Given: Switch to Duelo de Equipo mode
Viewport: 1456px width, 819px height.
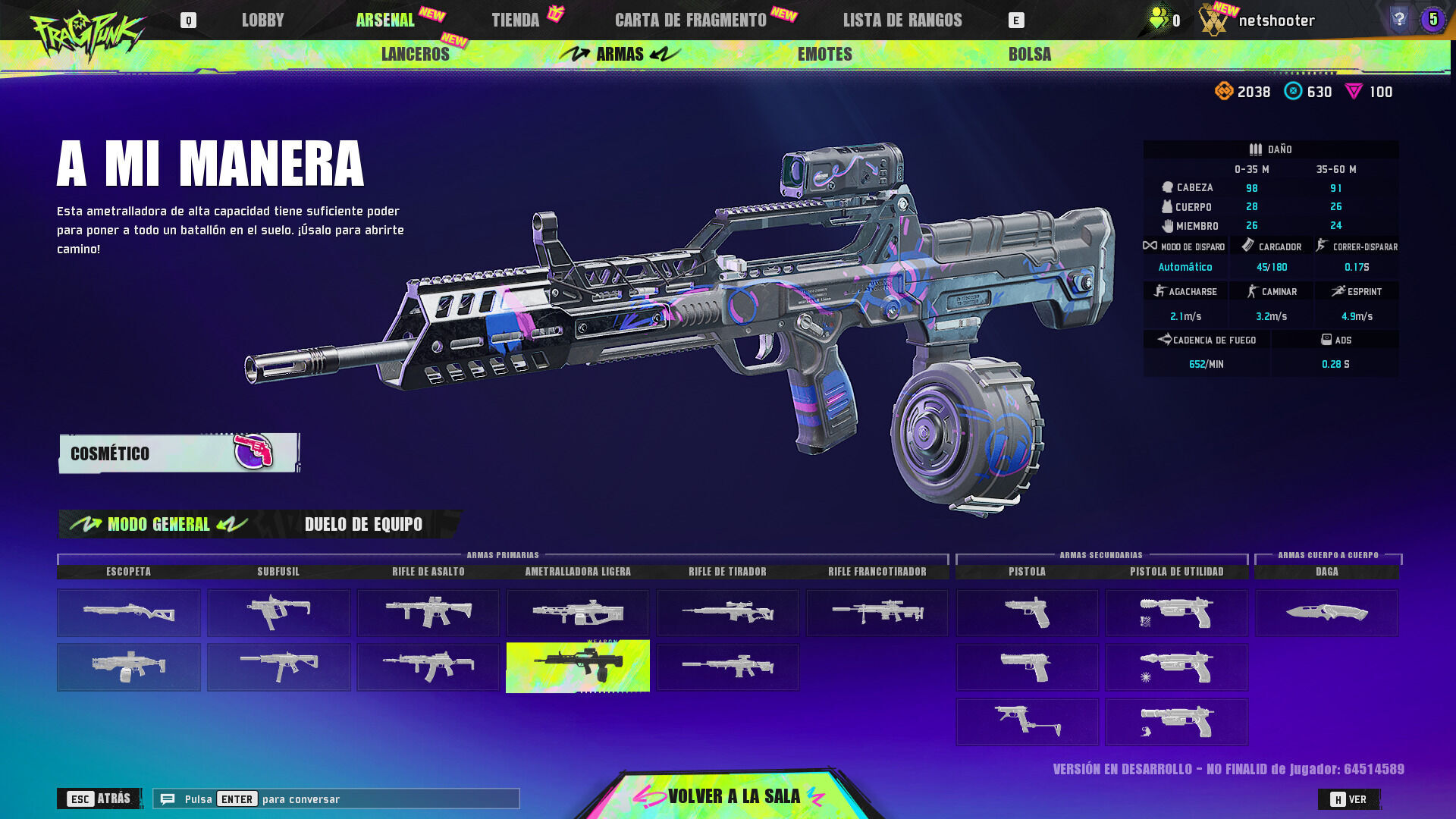Looking at the screenshot, I should click(363, 524).
